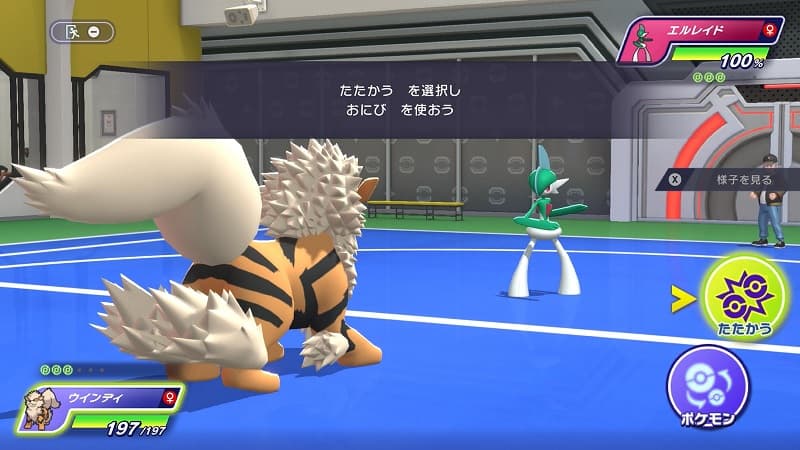Screen dimensions: 800x450
Task: Choose 様子を見る to watch the field
Action: (x=735, y=179)
